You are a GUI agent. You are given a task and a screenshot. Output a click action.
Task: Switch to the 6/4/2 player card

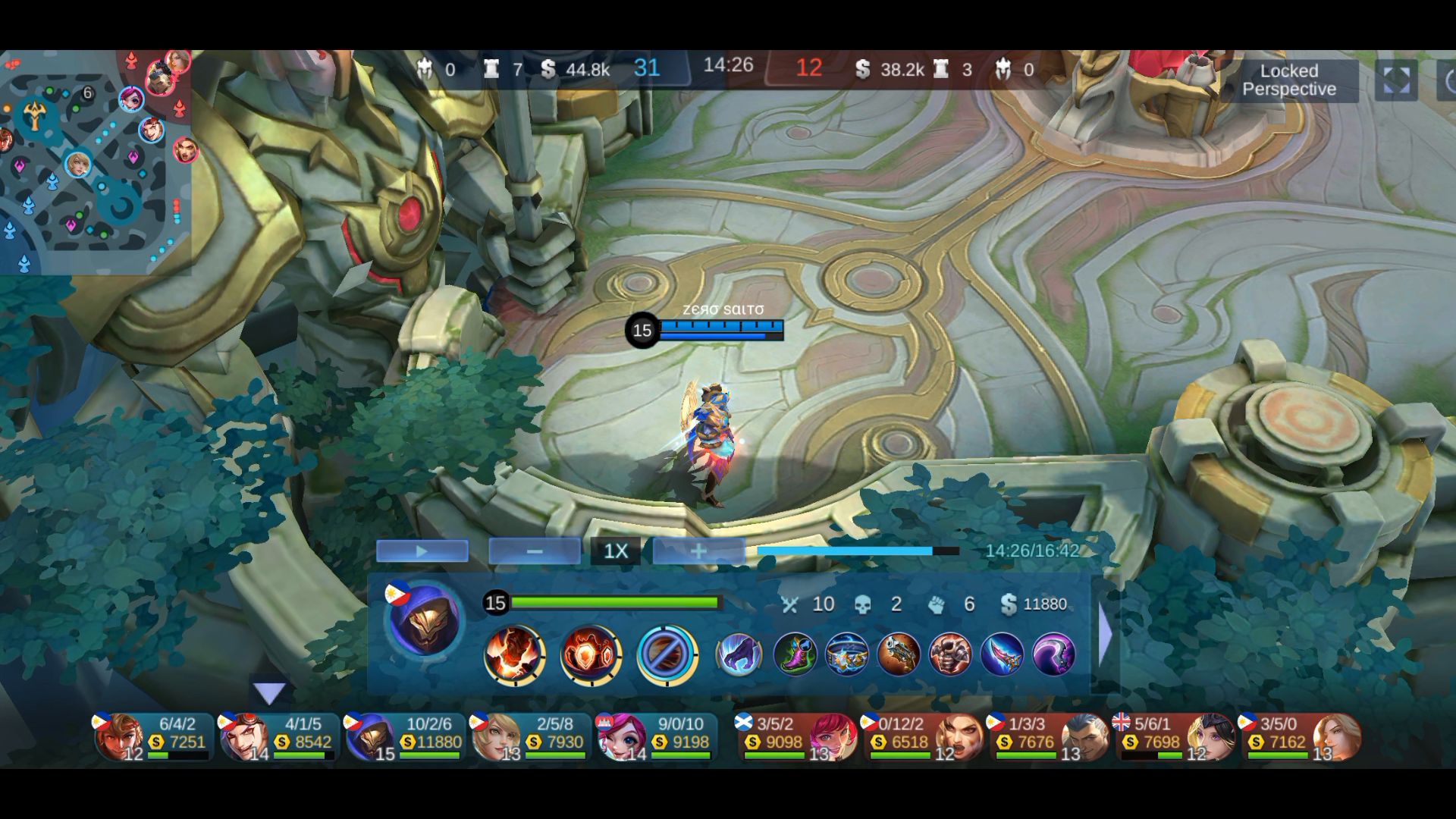[152, 736]
